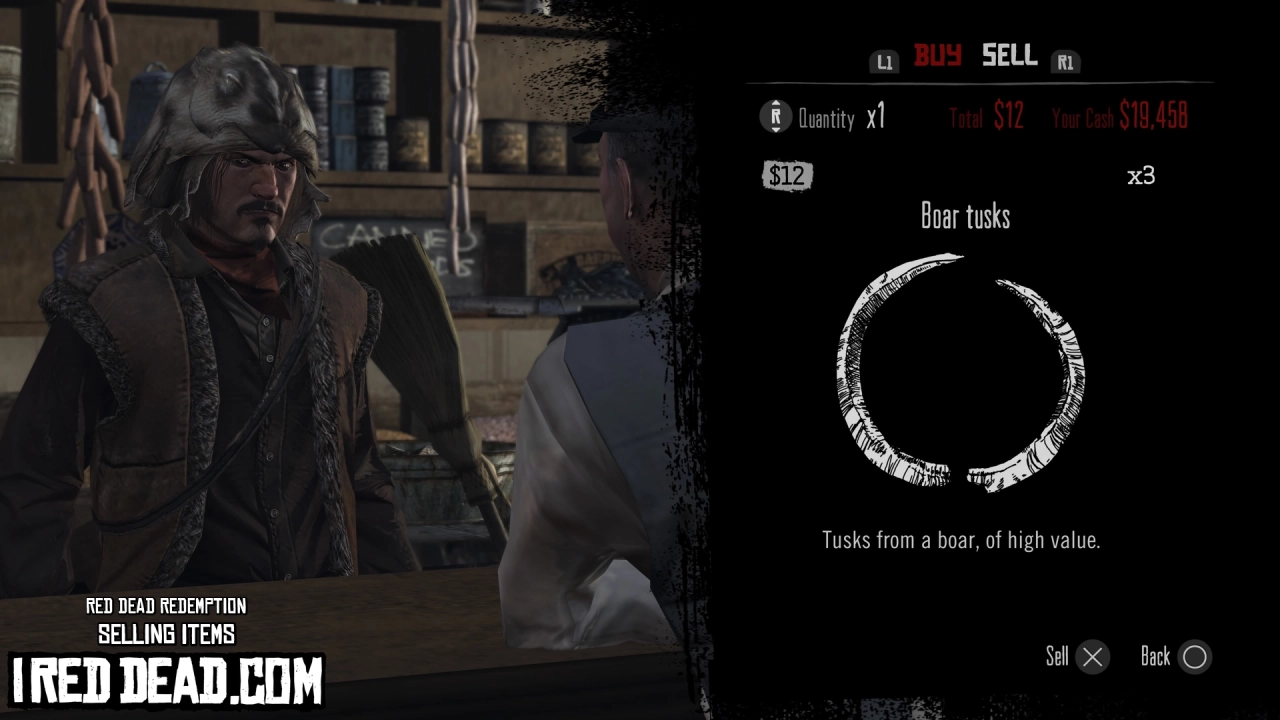Click the x3 owned-quantity counter

pos(1142,173)
